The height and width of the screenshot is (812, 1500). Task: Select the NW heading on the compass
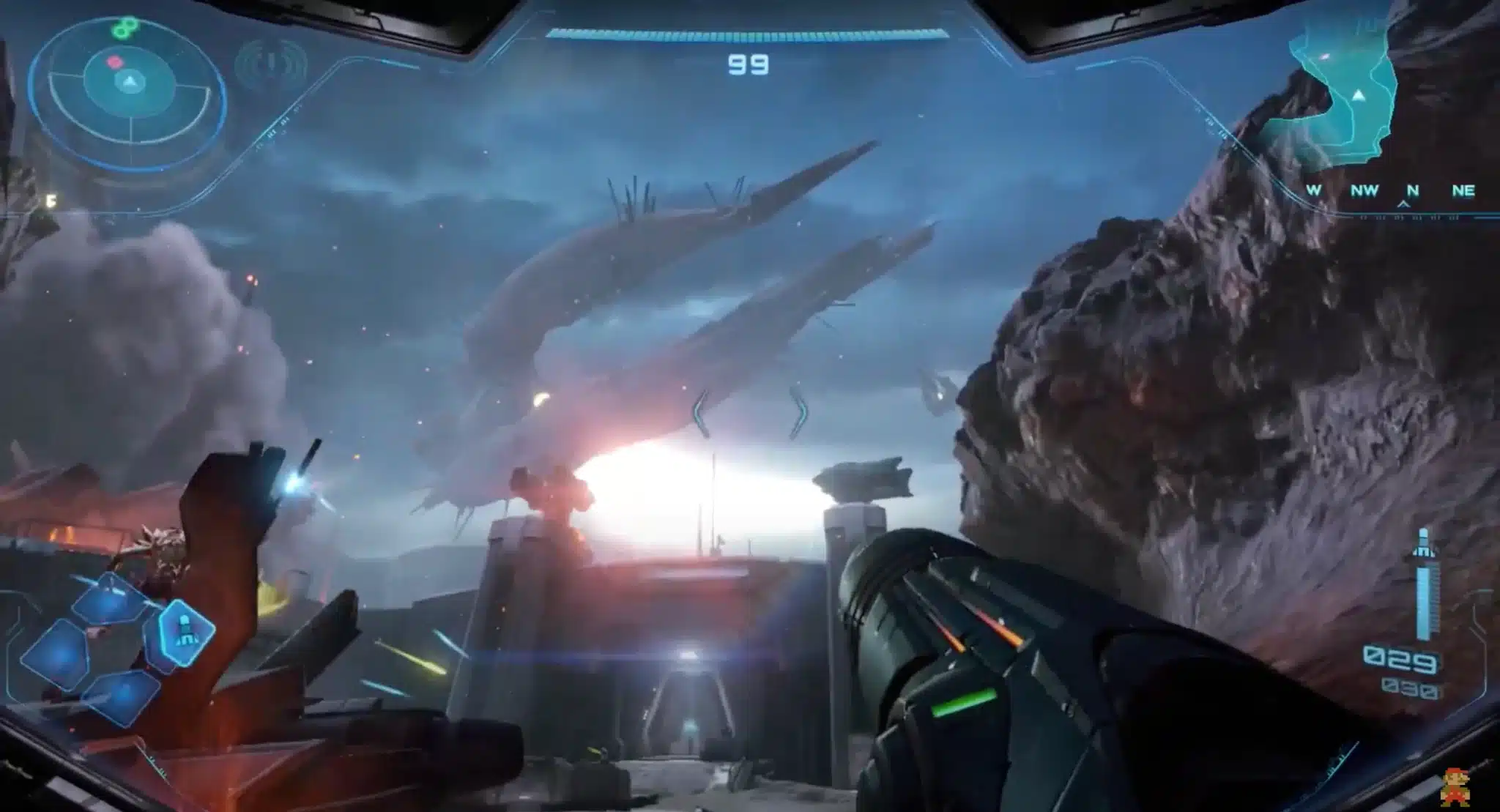point(1367,189)
